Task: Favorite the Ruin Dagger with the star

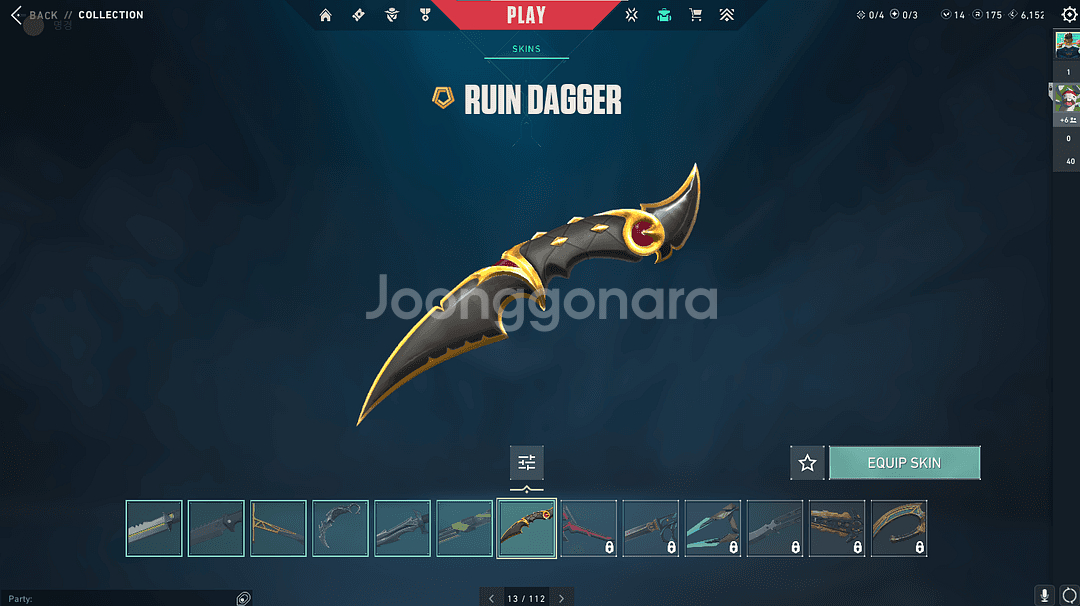Action: click(807, 463)
